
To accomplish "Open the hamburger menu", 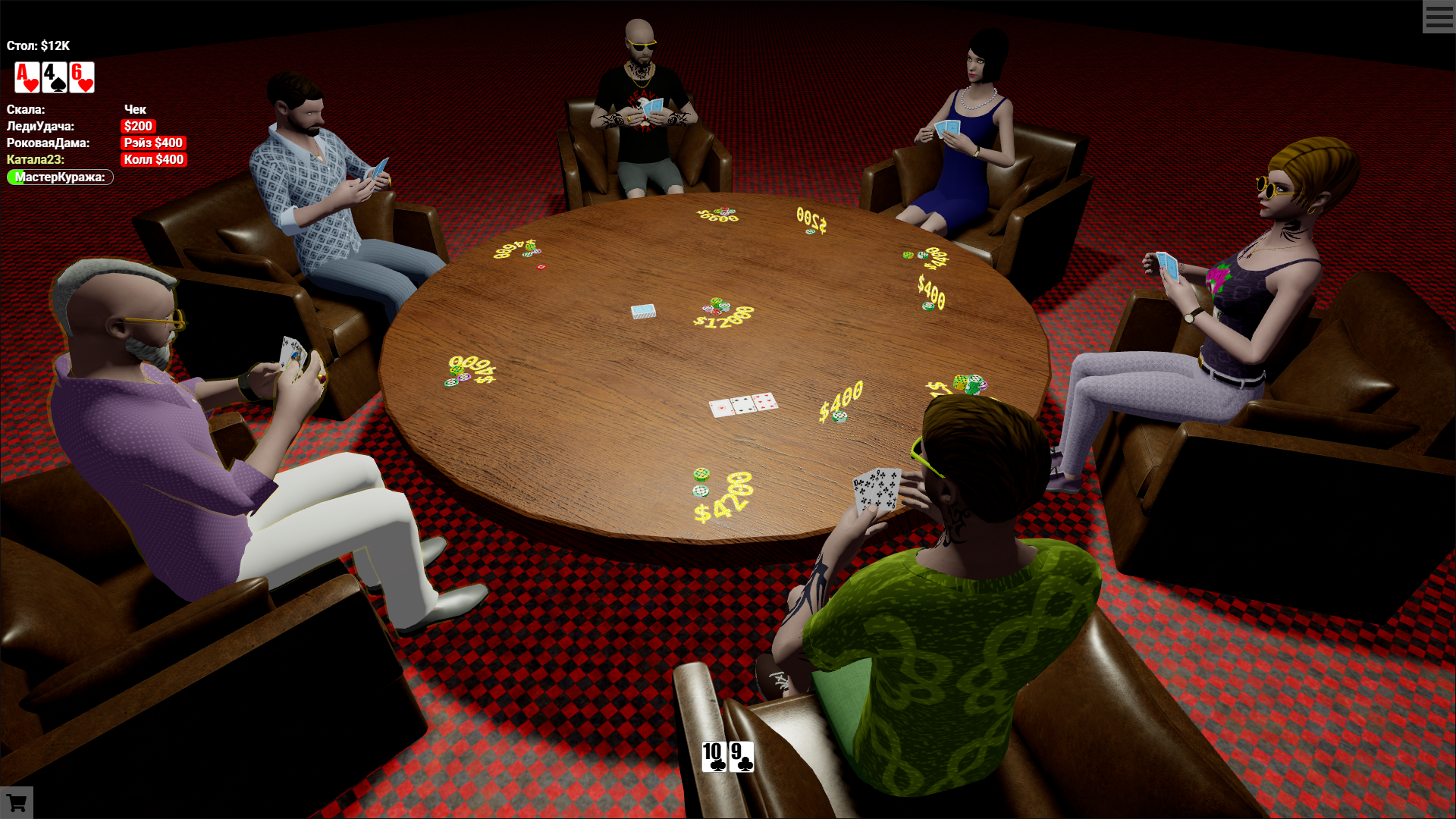I will pyautogui.click(x=1439, y=17).
